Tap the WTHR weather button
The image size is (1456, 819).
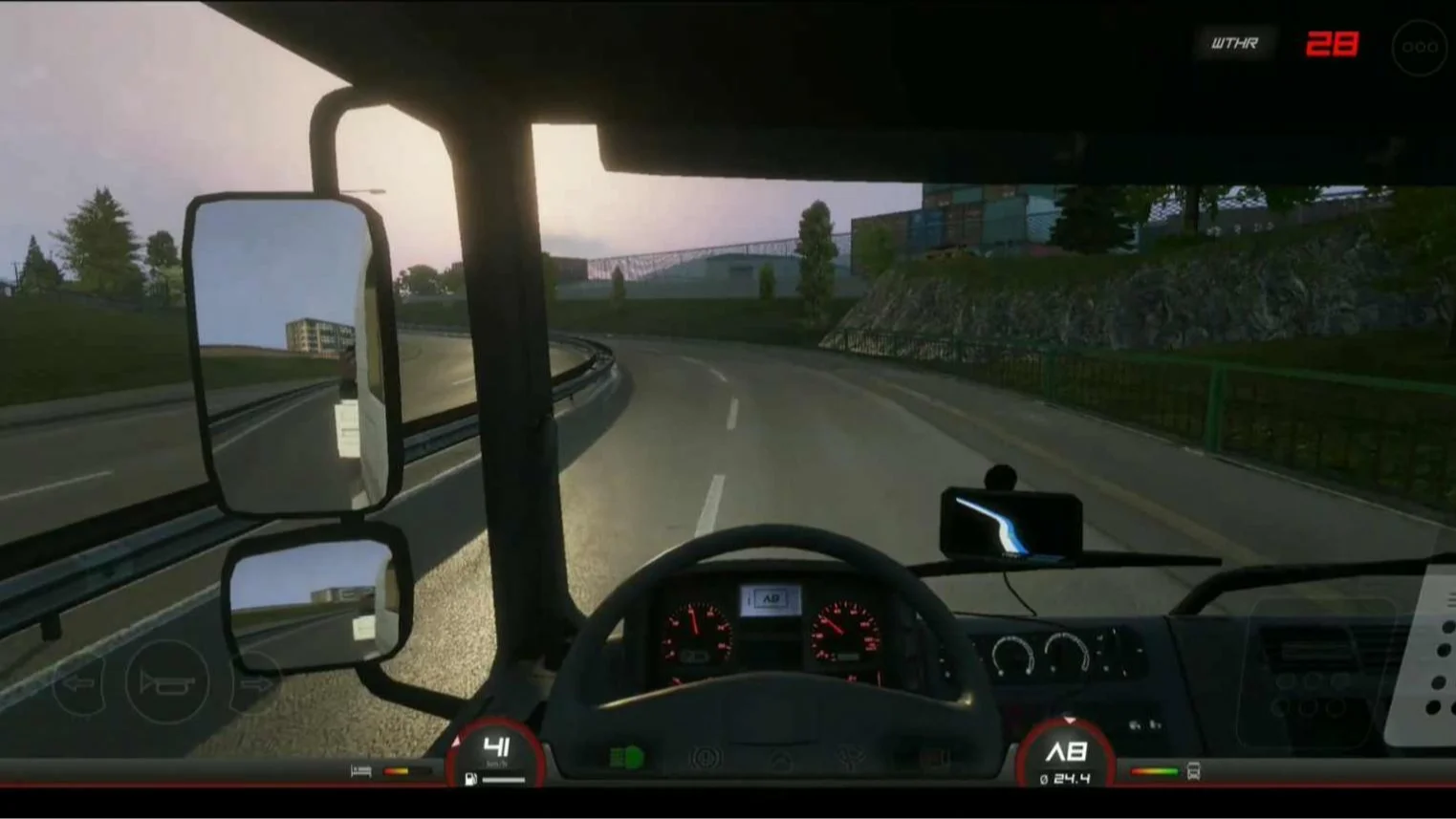tap(1234, 44)
